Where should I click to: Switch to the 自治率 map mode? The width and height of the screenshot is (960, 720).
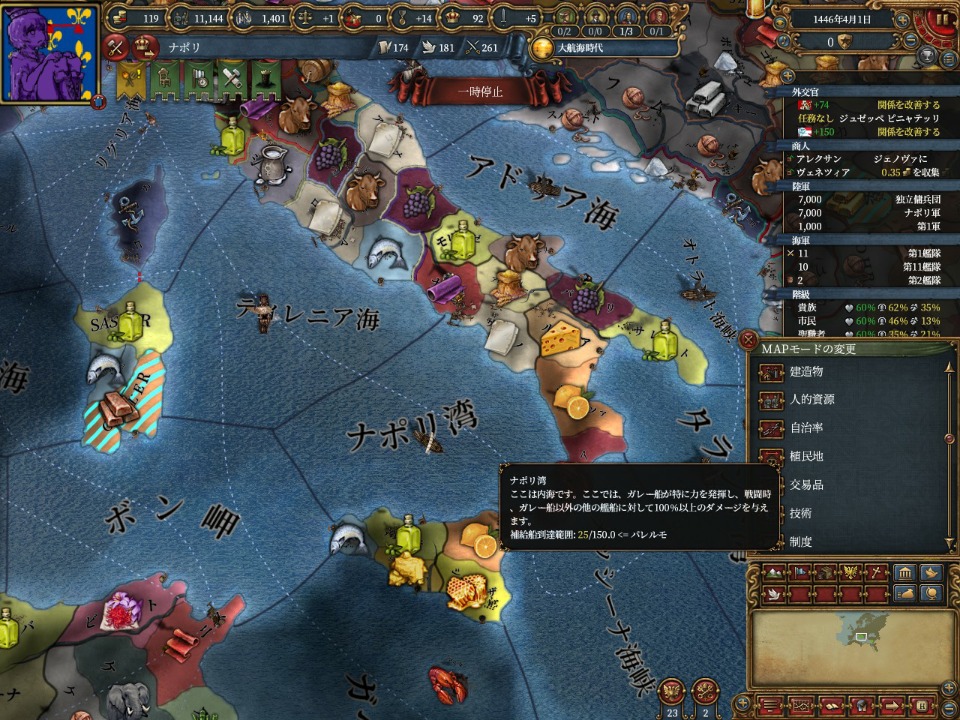(806, 428)
